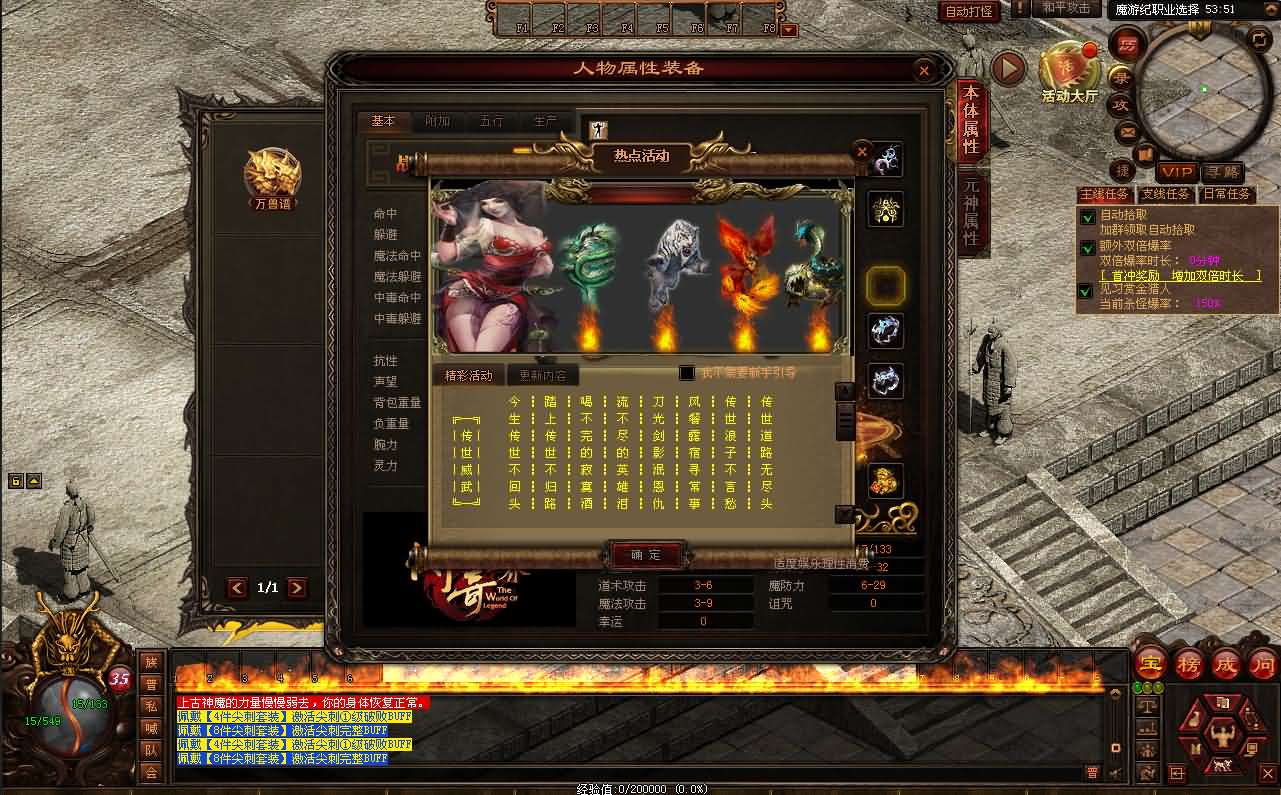Viewport: 1281px width, 795px height.
Task: Enable the 我不需要新手引导 checkbox
Action: 688,371
